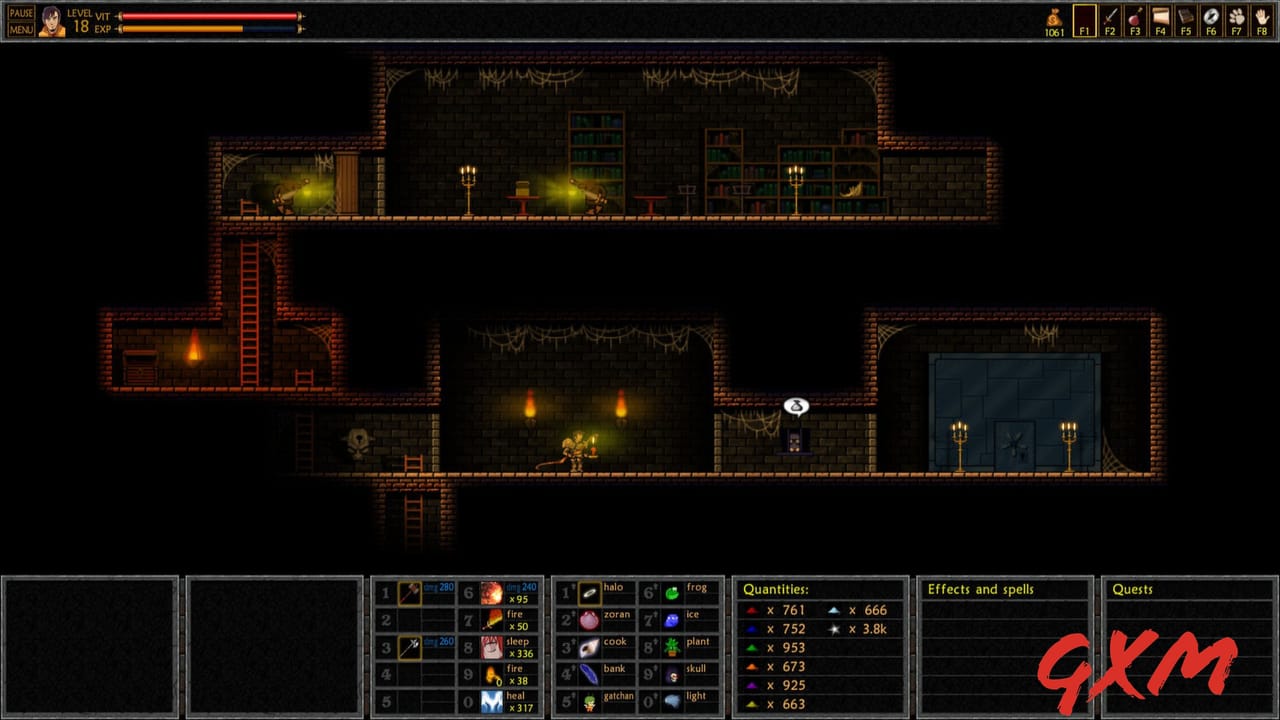Viewport: 1280px width, 720px height.
Task: Open the F6 compass panel
Action: pyautogui.click(x=1211, y=20)
